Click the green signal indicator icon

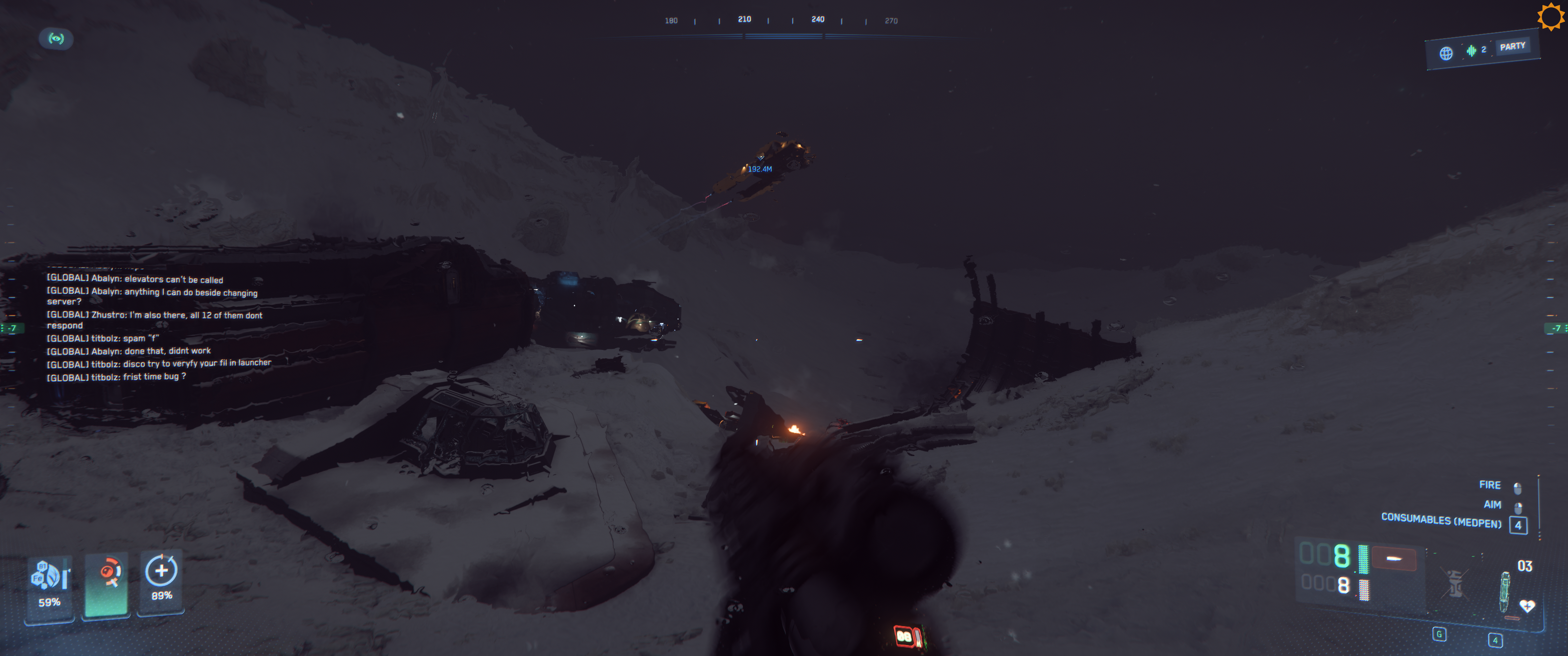pyautogui.click(x=56, y=39)
